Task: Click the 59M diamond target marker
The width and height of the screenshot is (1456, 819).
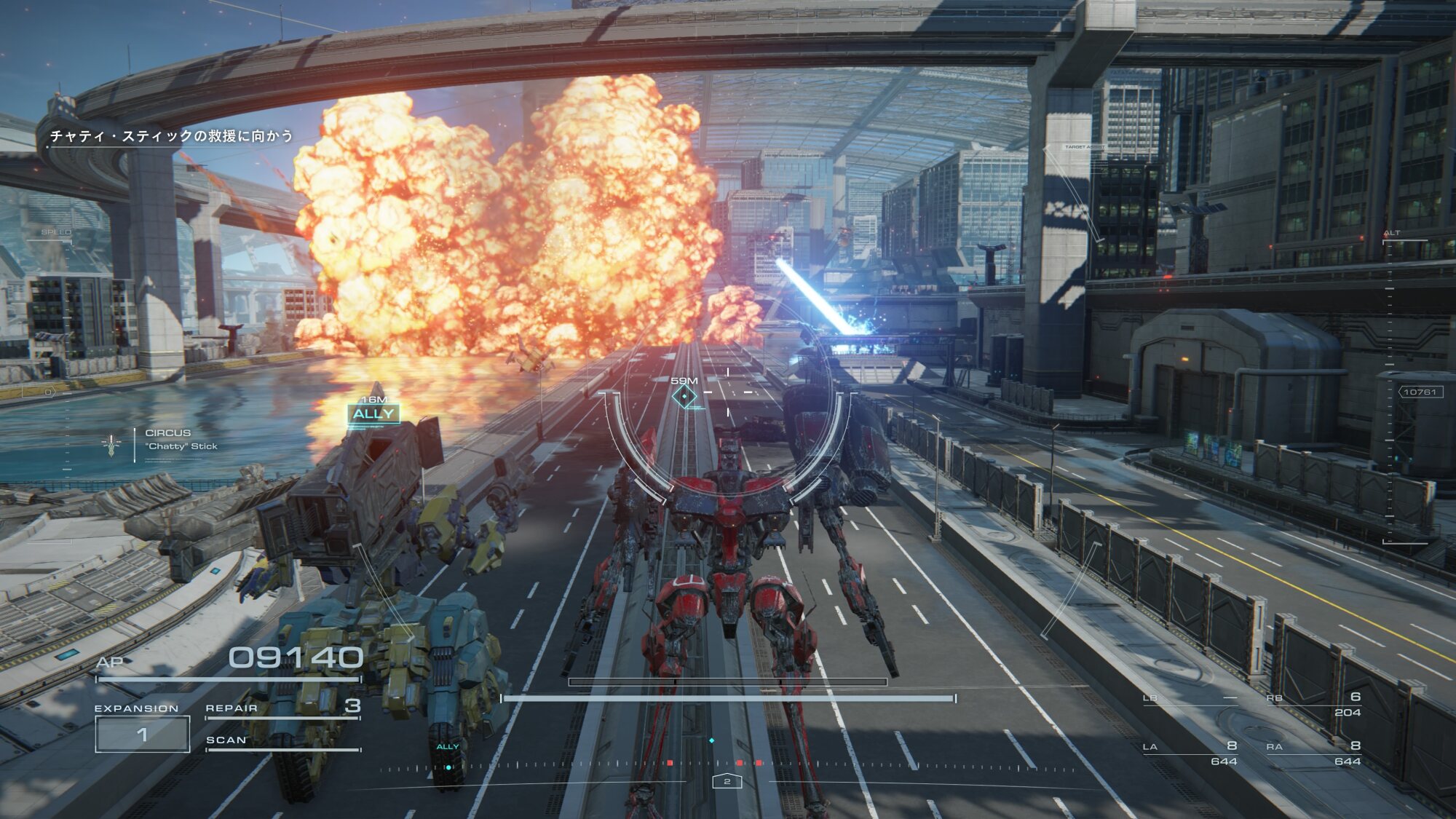Action: point(684,396)
